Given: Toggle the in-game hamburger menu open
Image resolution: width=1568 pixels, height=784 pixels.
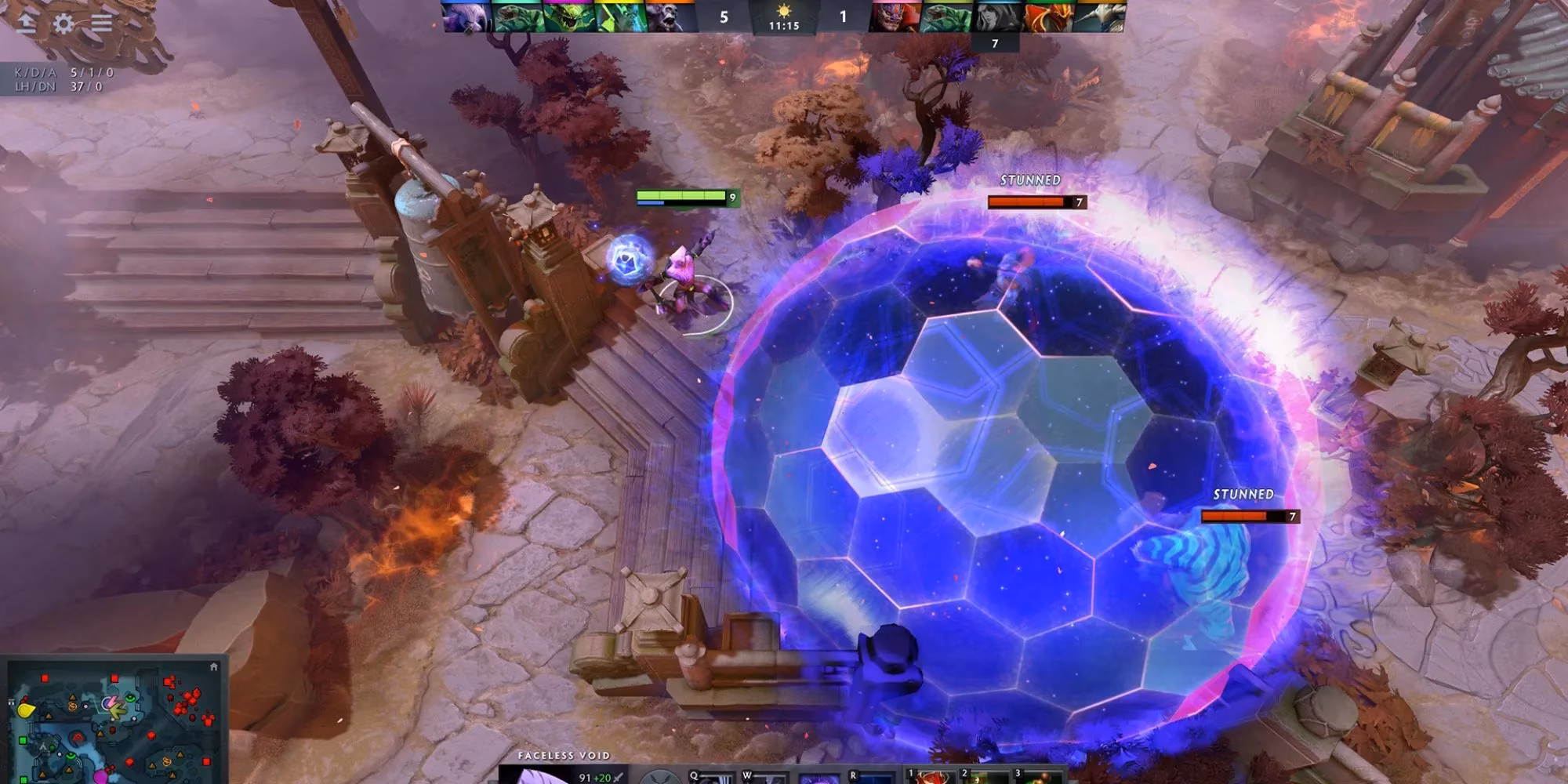Looking at the screenshot, I should (x=102, y=21).
